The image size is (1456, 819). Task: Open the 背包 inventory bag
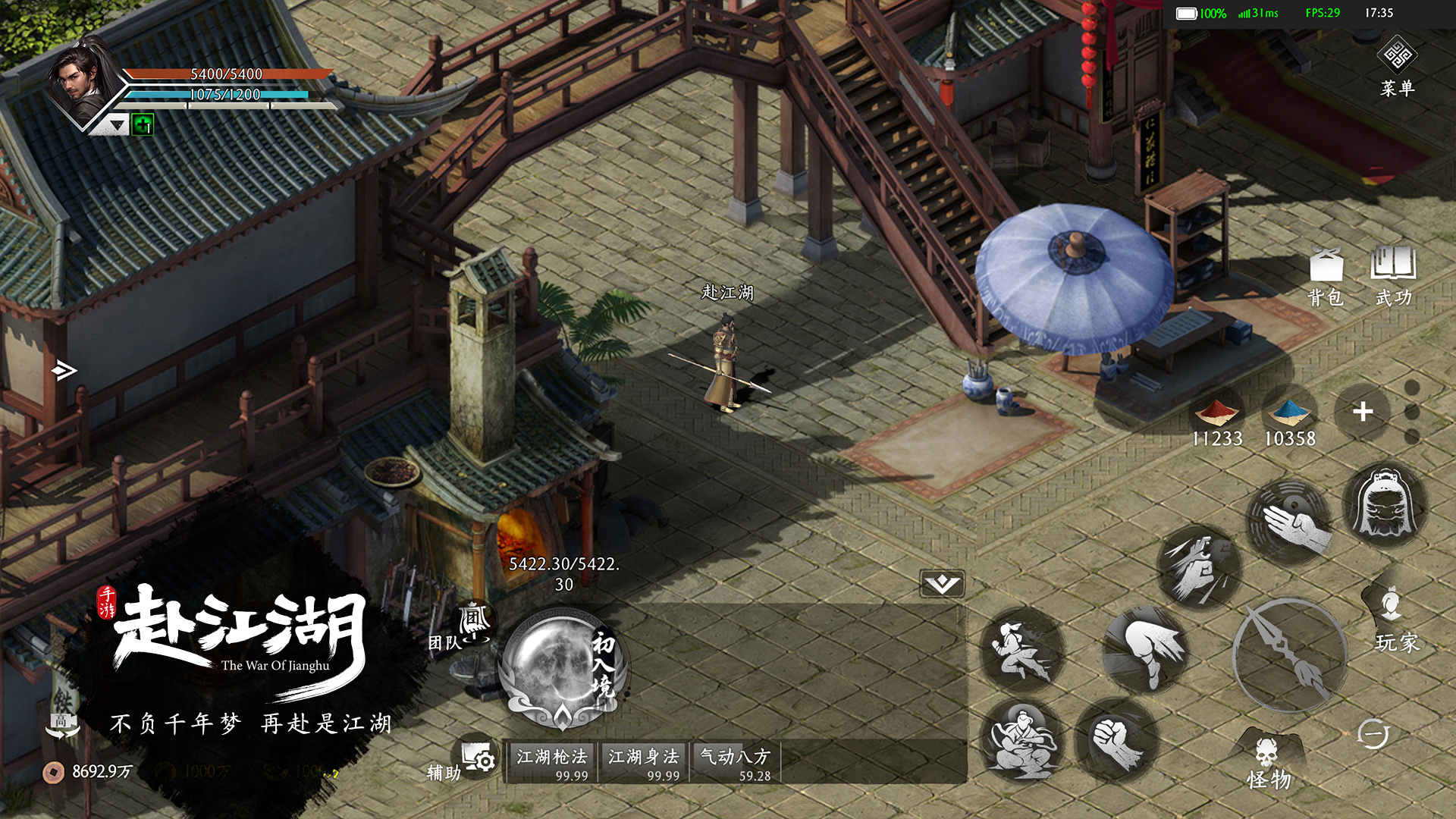1326,277
